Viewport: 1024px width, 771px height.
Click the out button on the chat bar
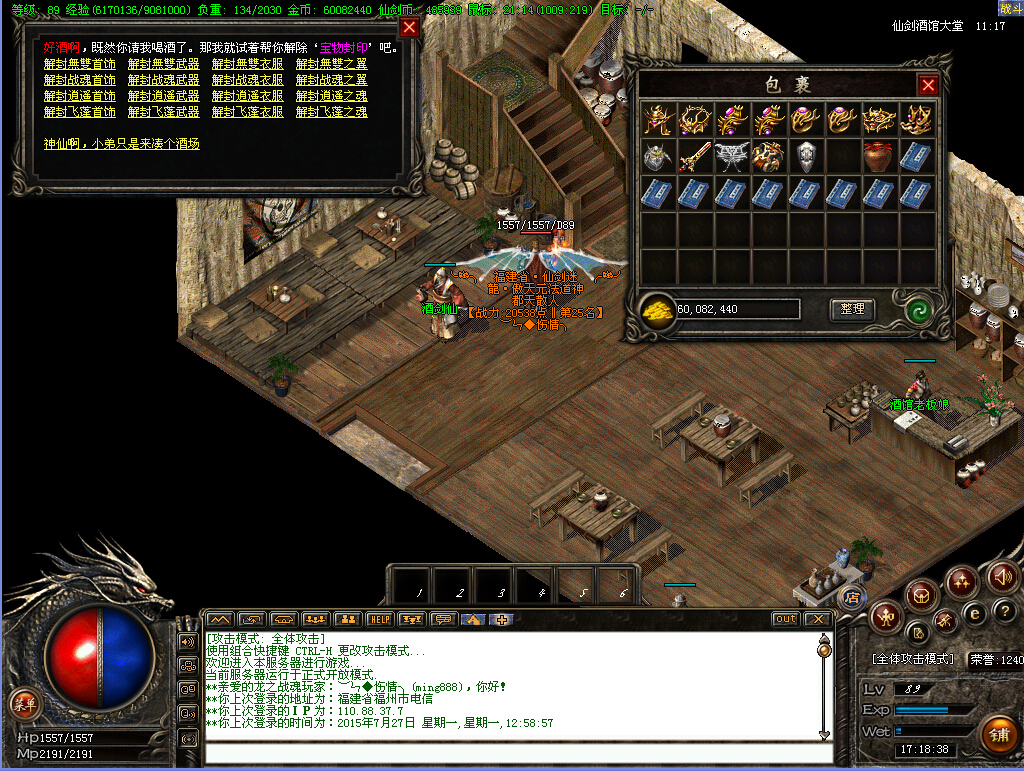click(x=786, y=619)
